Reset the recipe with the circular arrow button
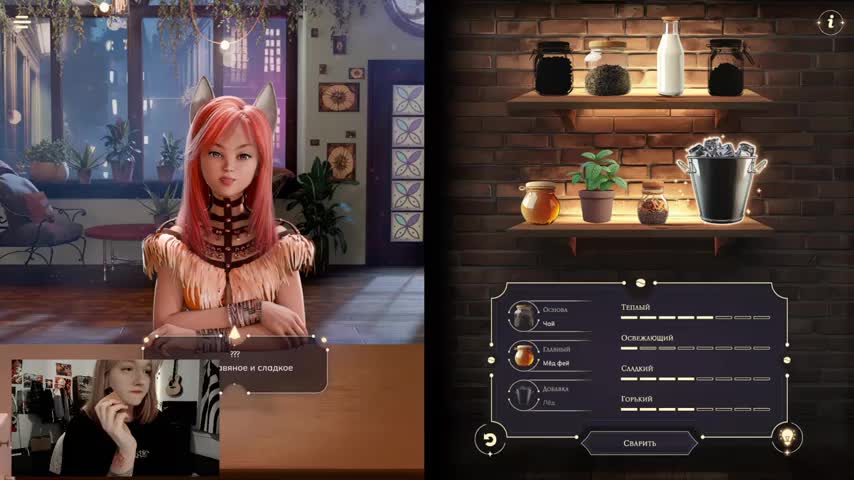The width and height of the screenshot is (854, 480). [490, 437]
